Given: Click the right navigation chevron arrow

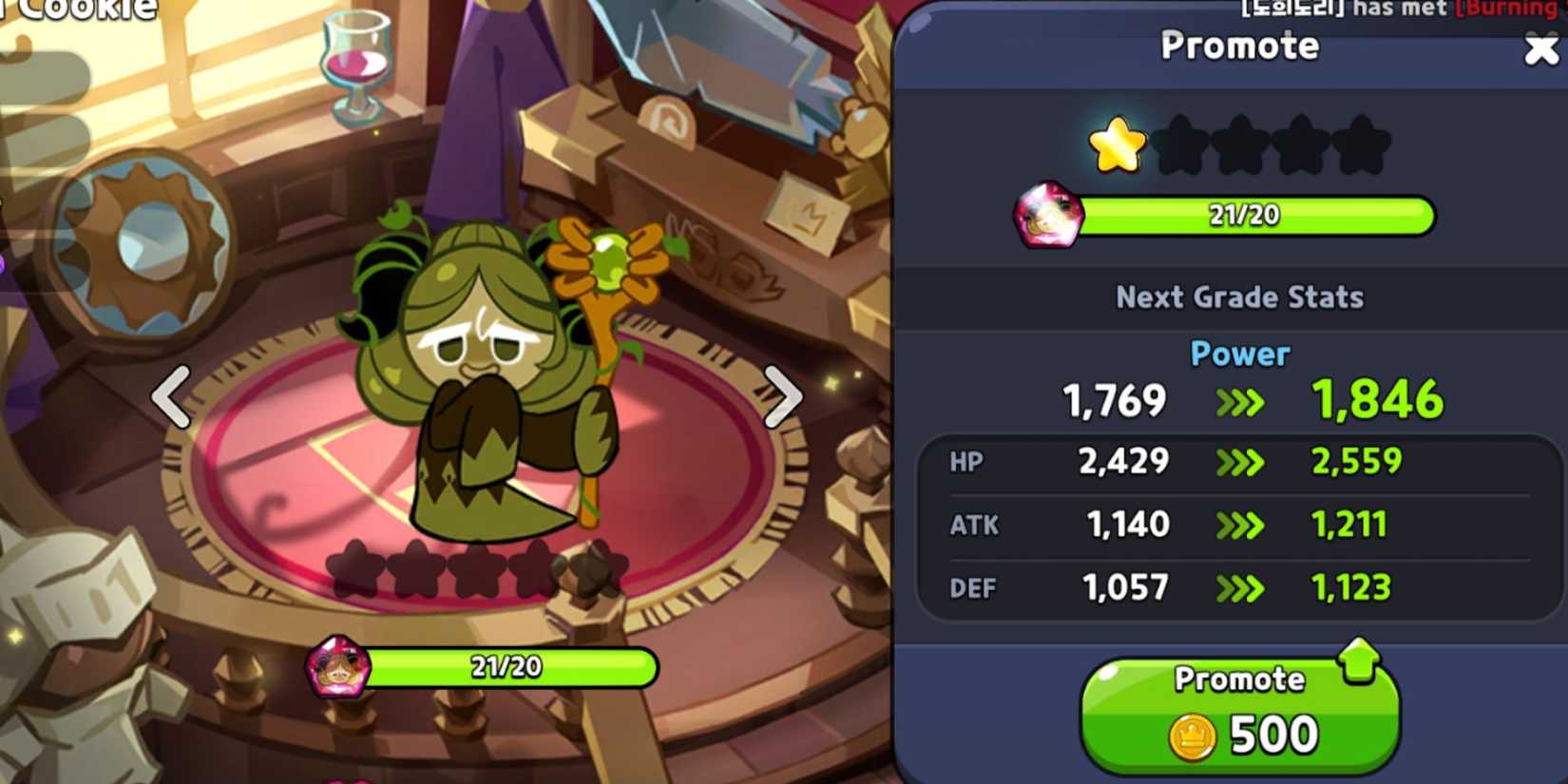Looking at the screenshot, I should point(779,395).
